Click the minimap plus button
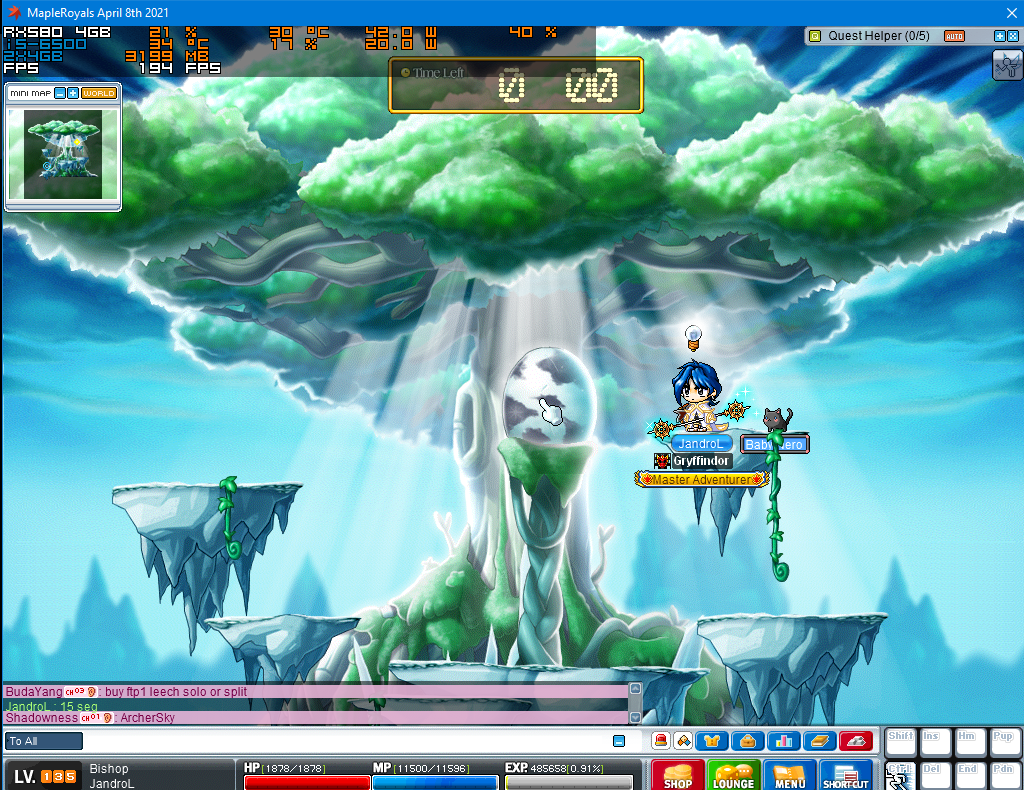This screenshot has width=1024, height=790. [x=73, y=93]
